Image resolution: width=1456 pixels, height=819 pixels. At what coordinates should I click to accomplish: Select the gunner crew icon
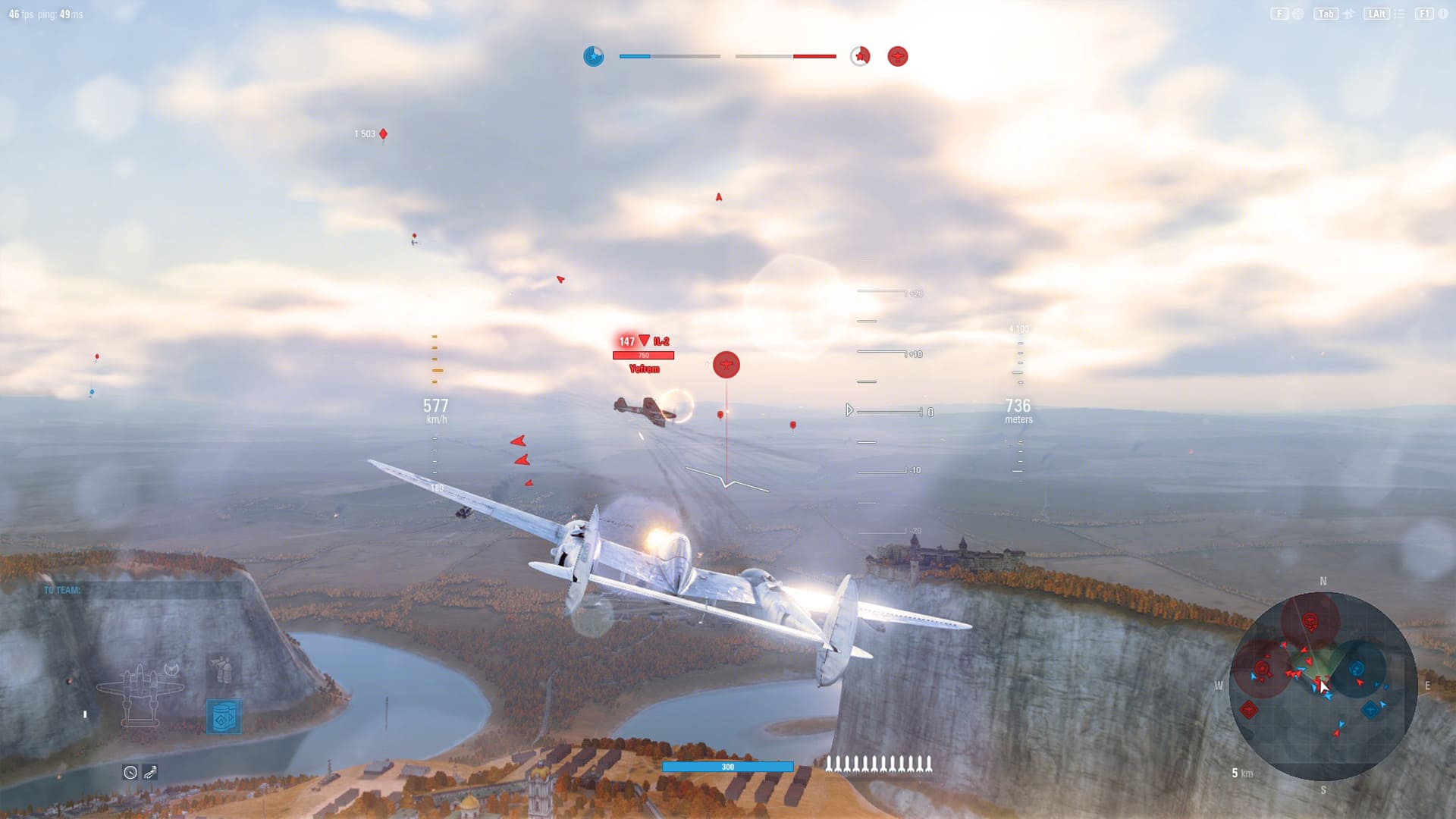221,670
